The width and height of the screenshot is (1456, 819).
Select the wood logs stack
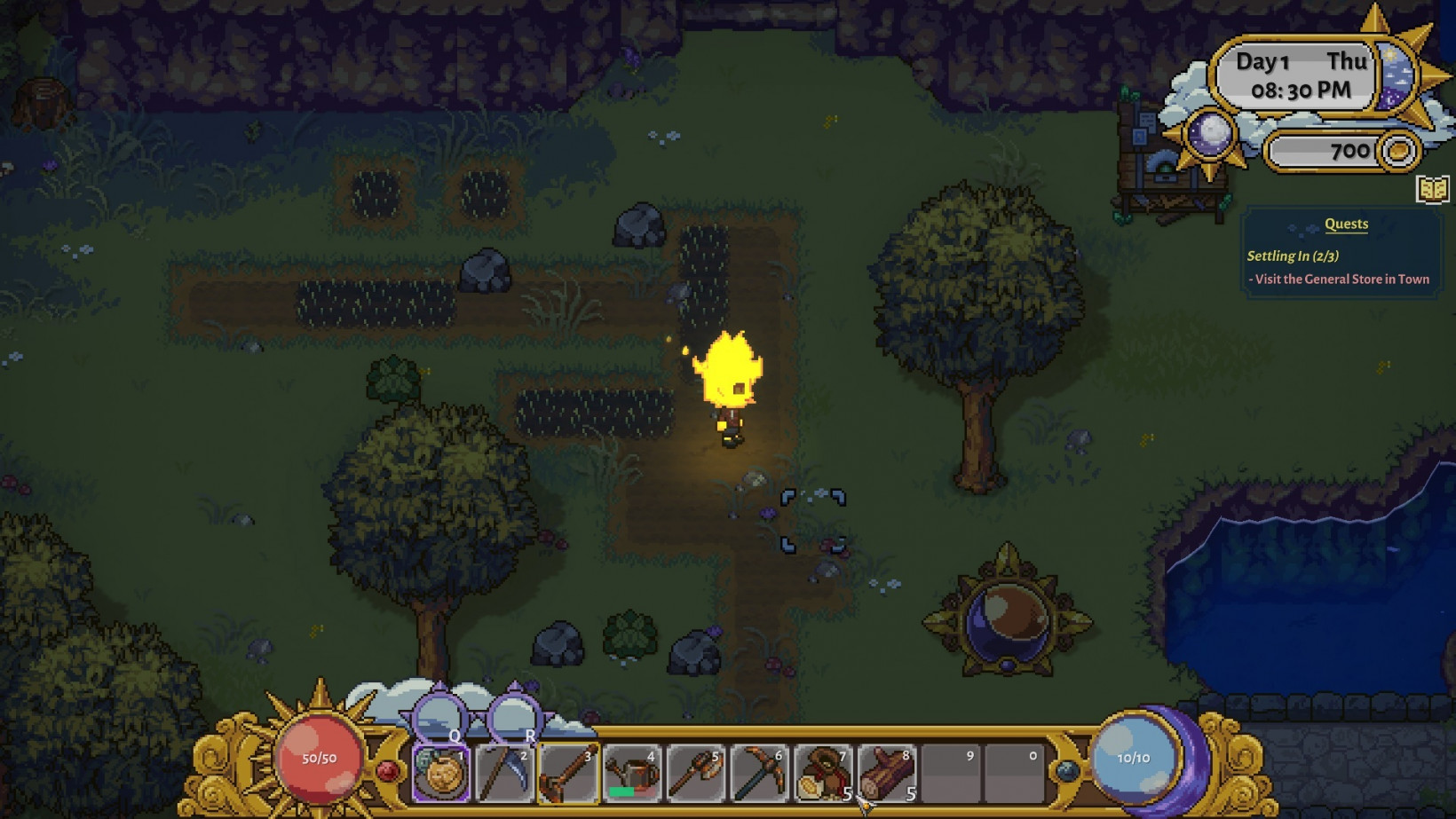pos(887,773)
